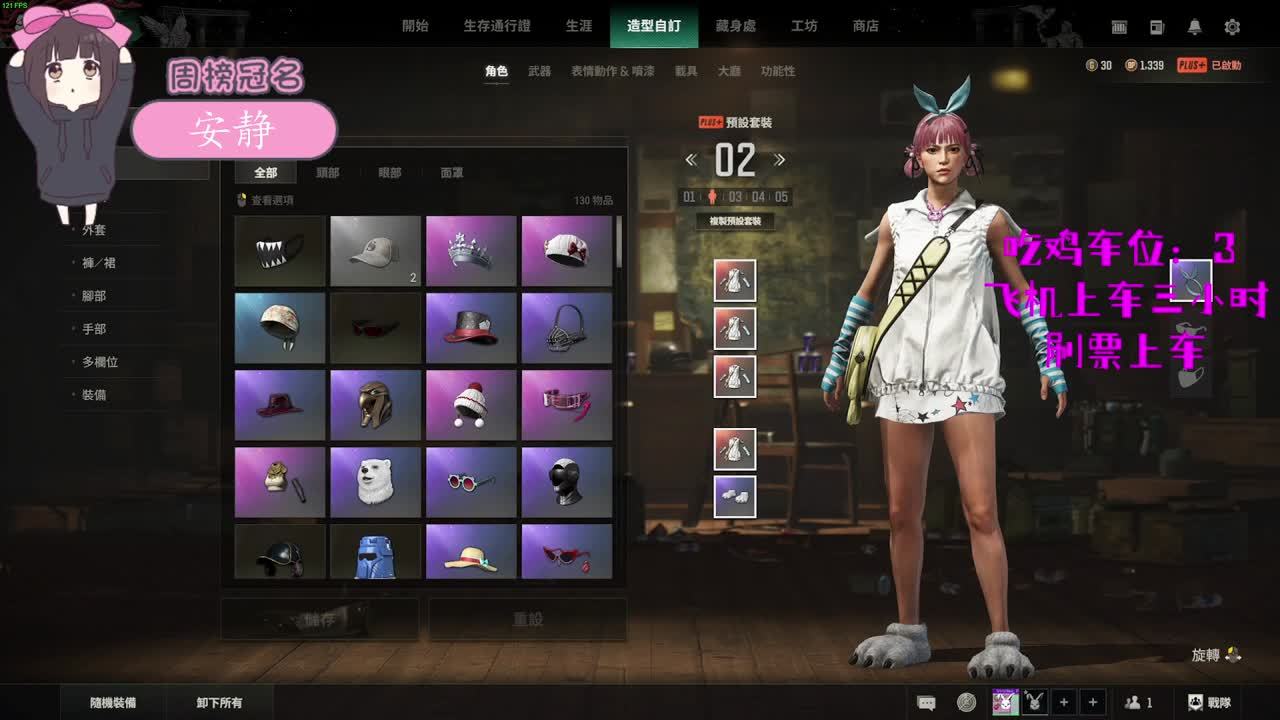
Task: Pick the grey baseball cap item
Action: pos(375,251)
